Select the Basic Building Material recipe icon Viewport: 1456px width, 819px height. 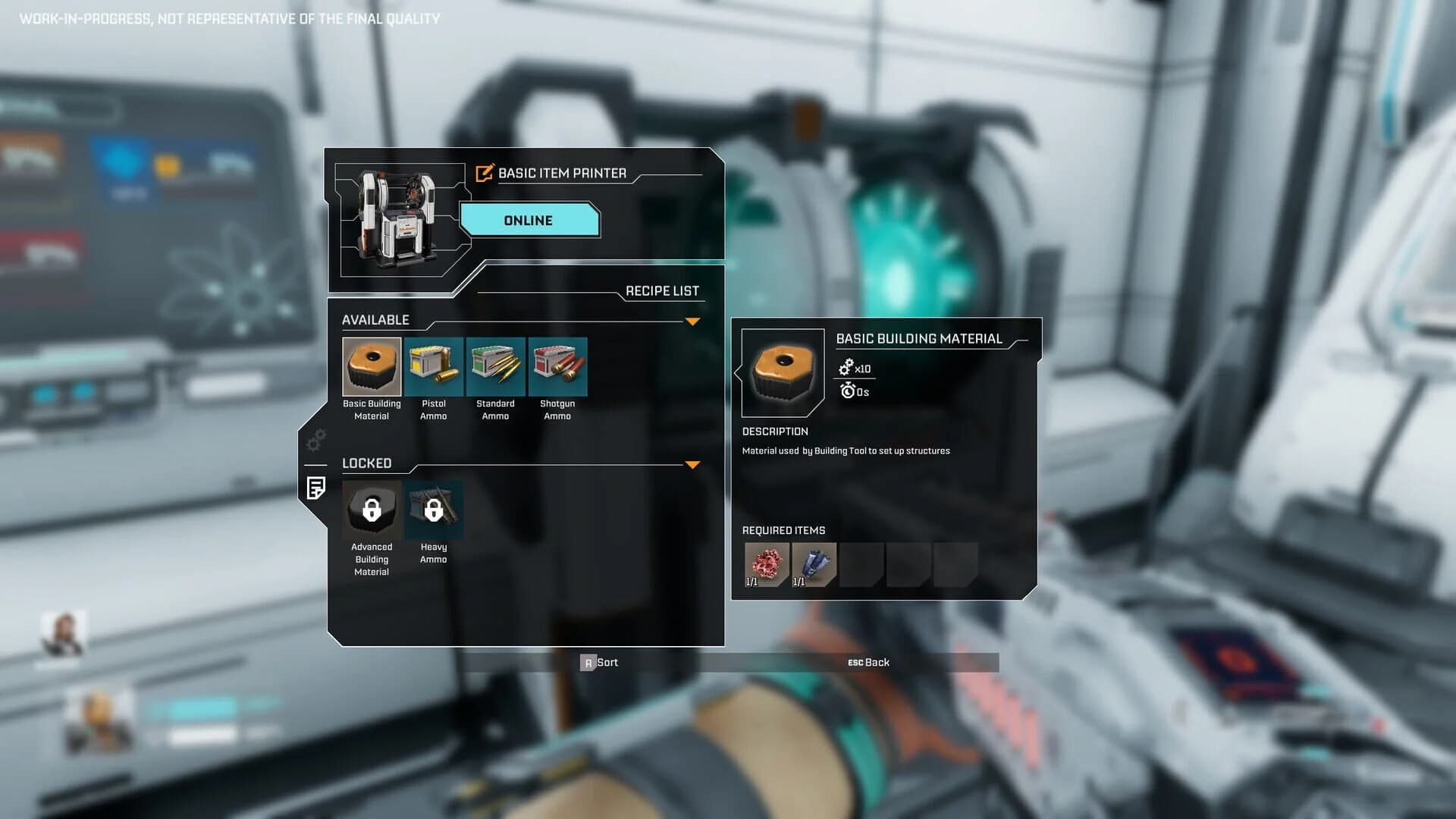coord(371,367)
